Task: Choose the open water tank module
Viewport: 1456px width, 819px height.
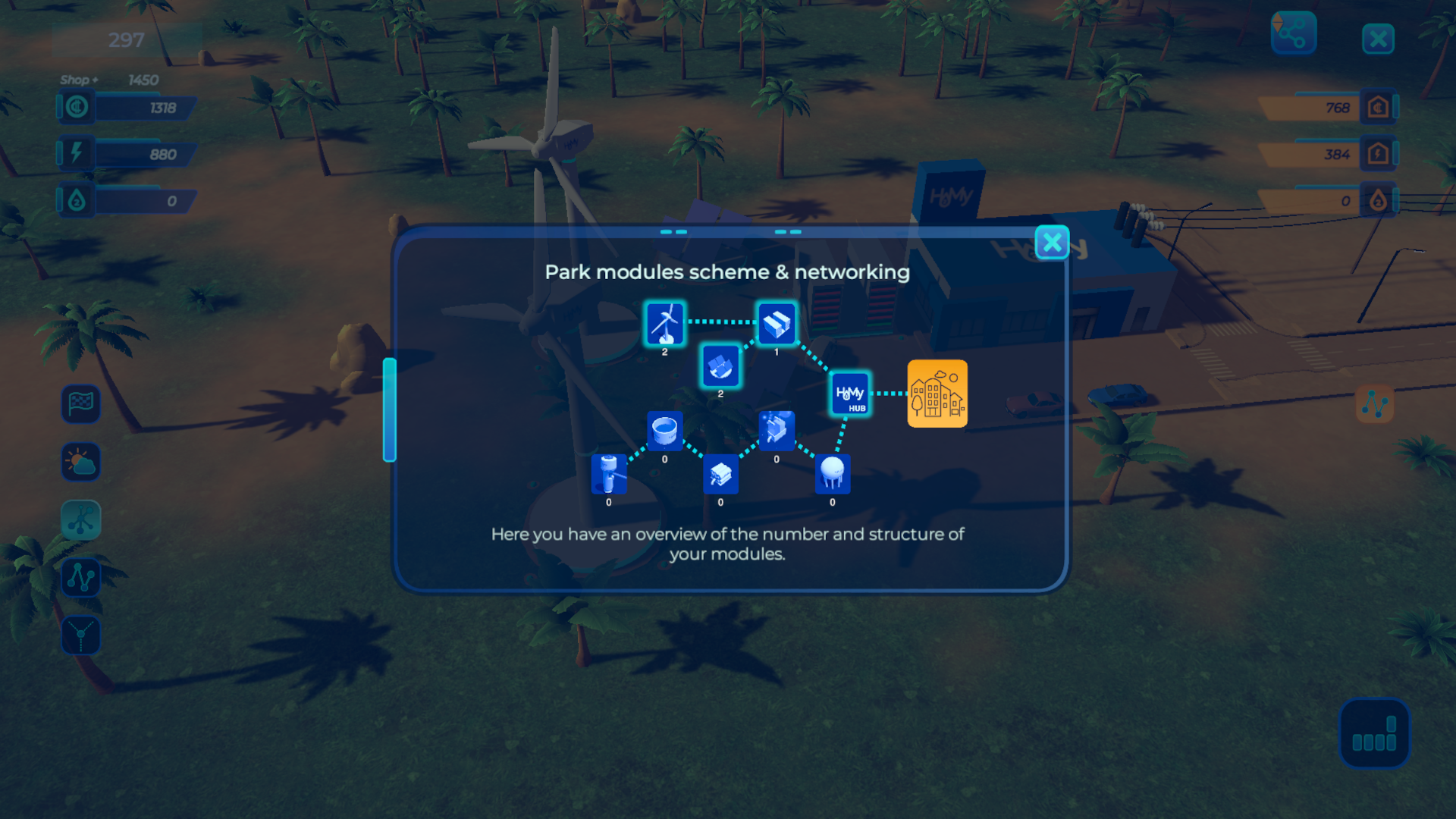Action: point(665,431)
